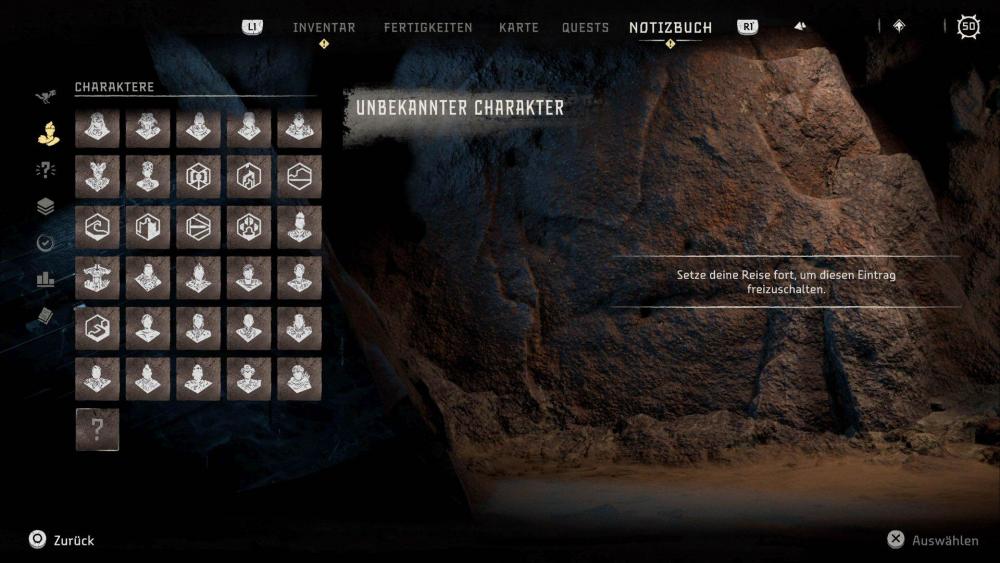1000x563 pixels.
Task: Show the stacked layers sidebar category
Action: click(x=46, y=207)
